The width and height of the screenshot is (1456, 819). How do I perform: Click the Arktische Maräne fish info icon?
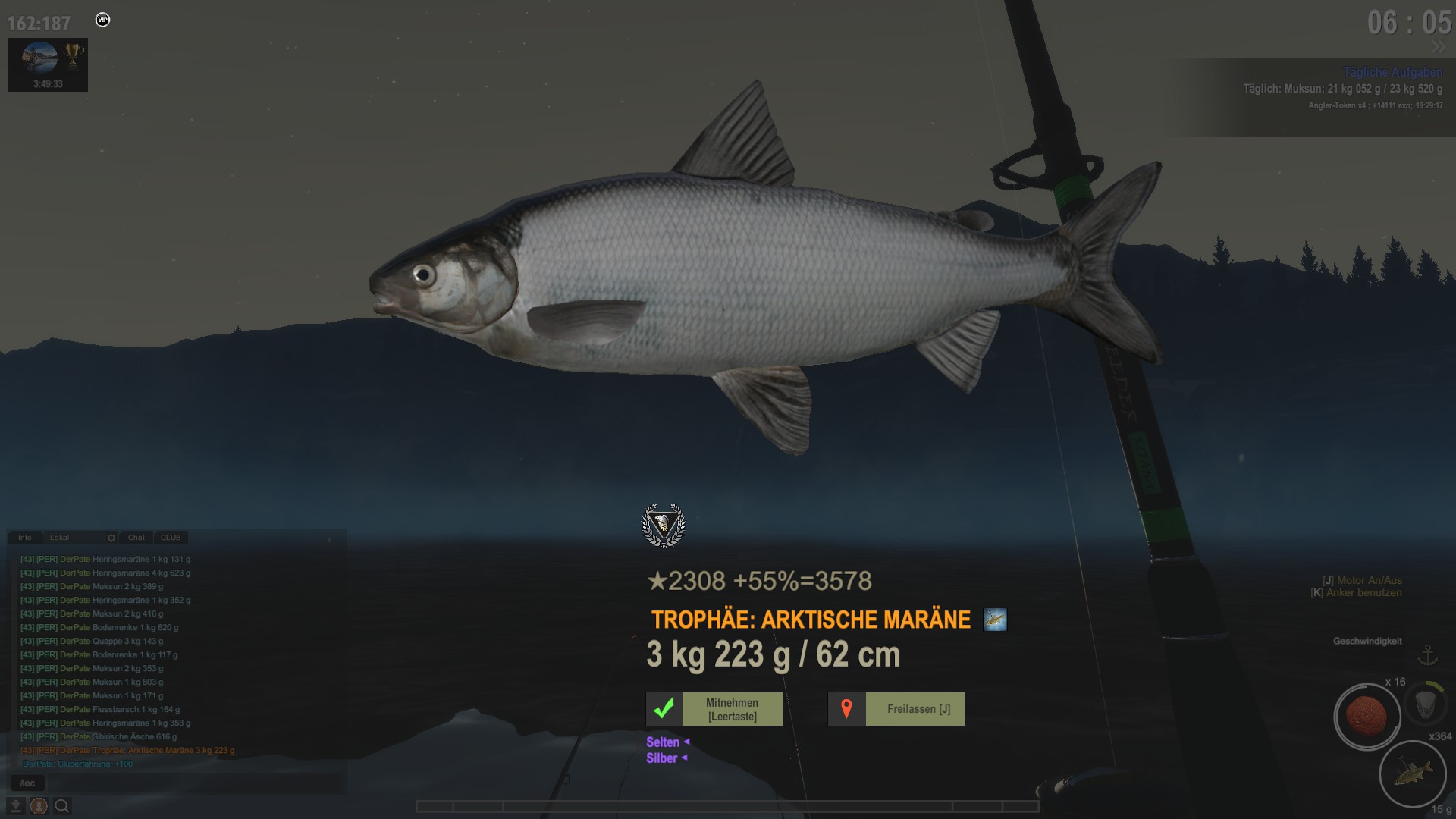(x=995, y=620)
